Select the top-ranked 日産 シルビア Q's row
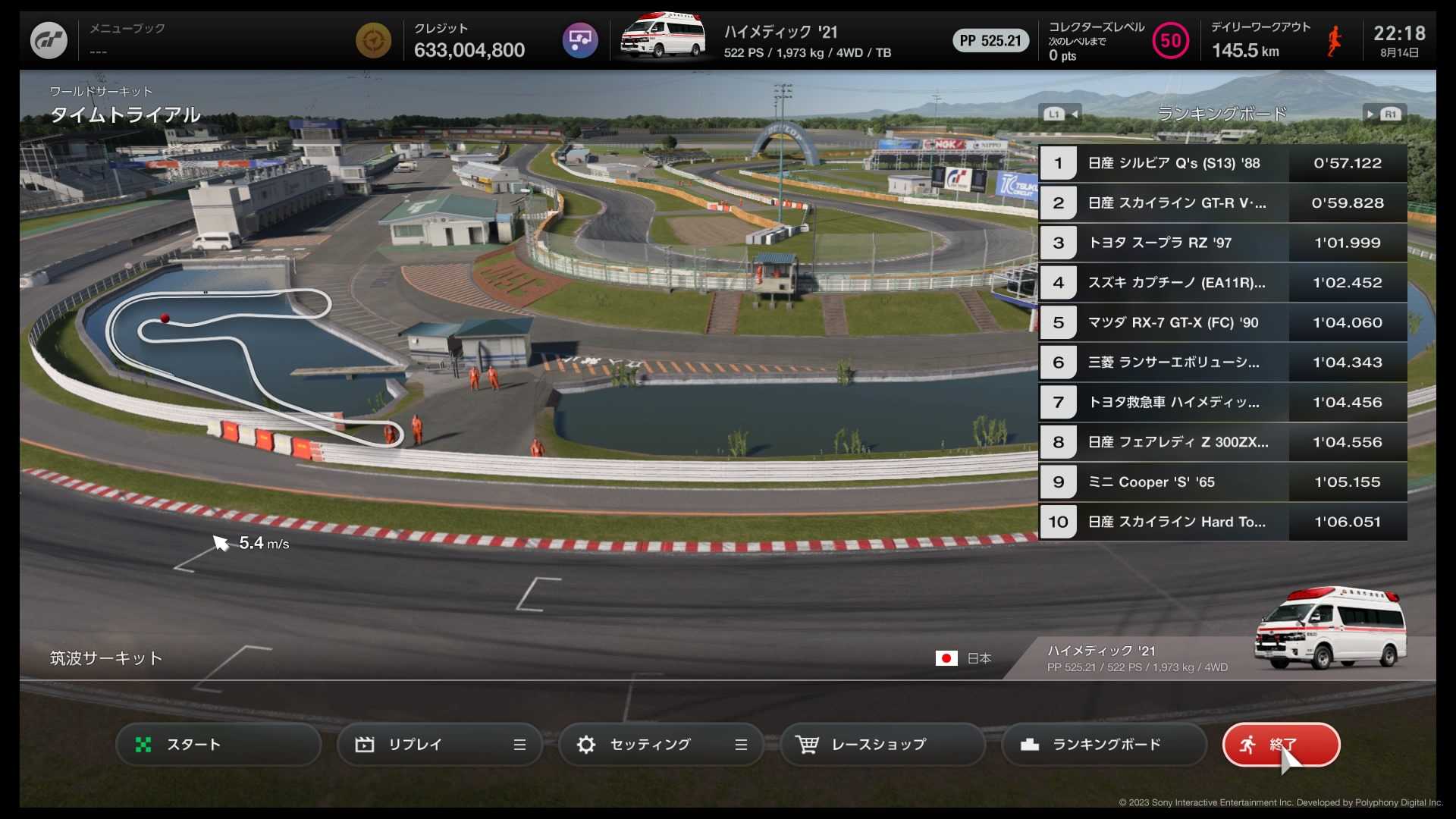Image resolution: width=1456 pixels, height=819 pixels. 1222,163
